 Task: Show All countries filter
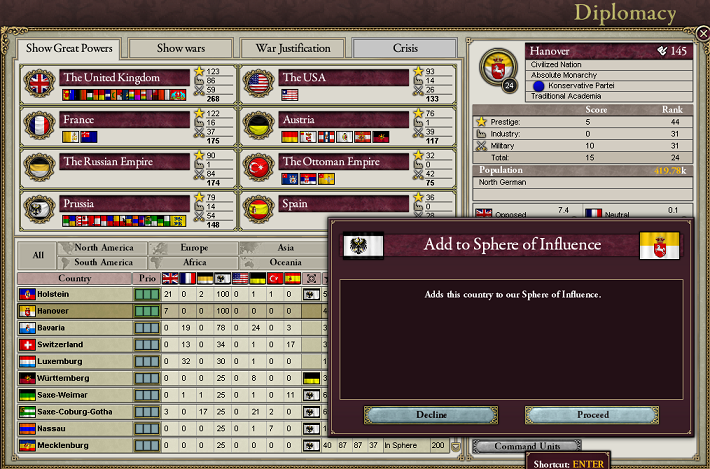point(38,255)
